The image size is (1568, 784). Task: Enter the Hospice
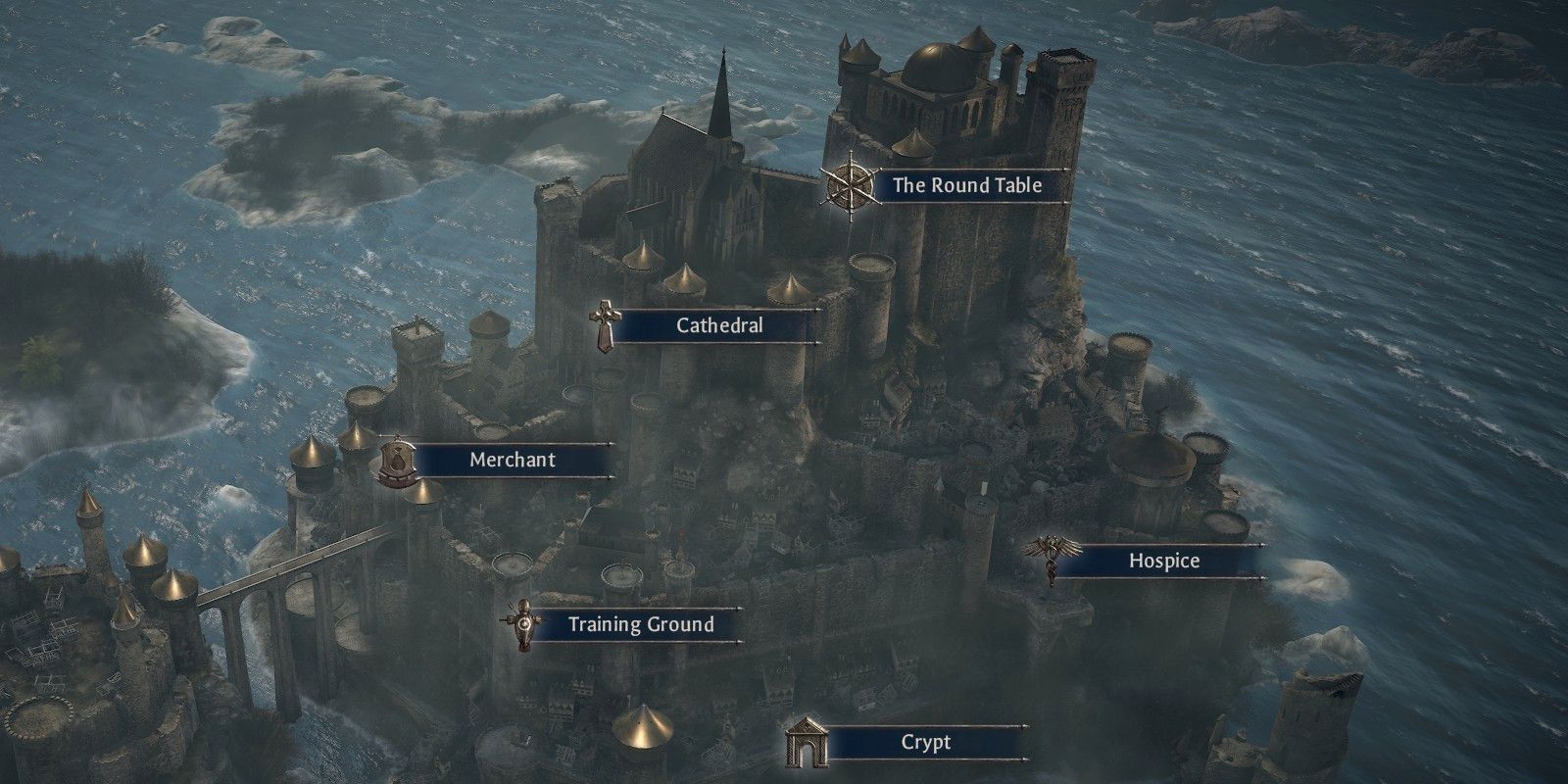(x=1165, y=561)
